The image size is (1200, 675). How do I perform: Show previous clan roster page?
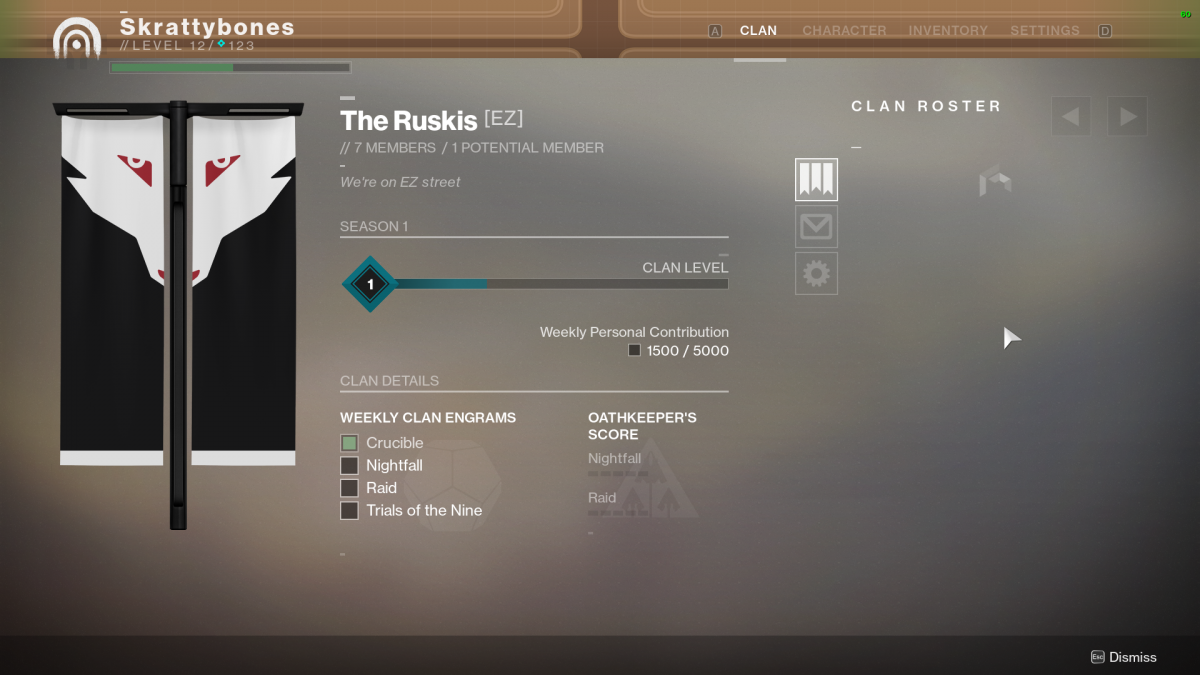tap(1070, 117)
